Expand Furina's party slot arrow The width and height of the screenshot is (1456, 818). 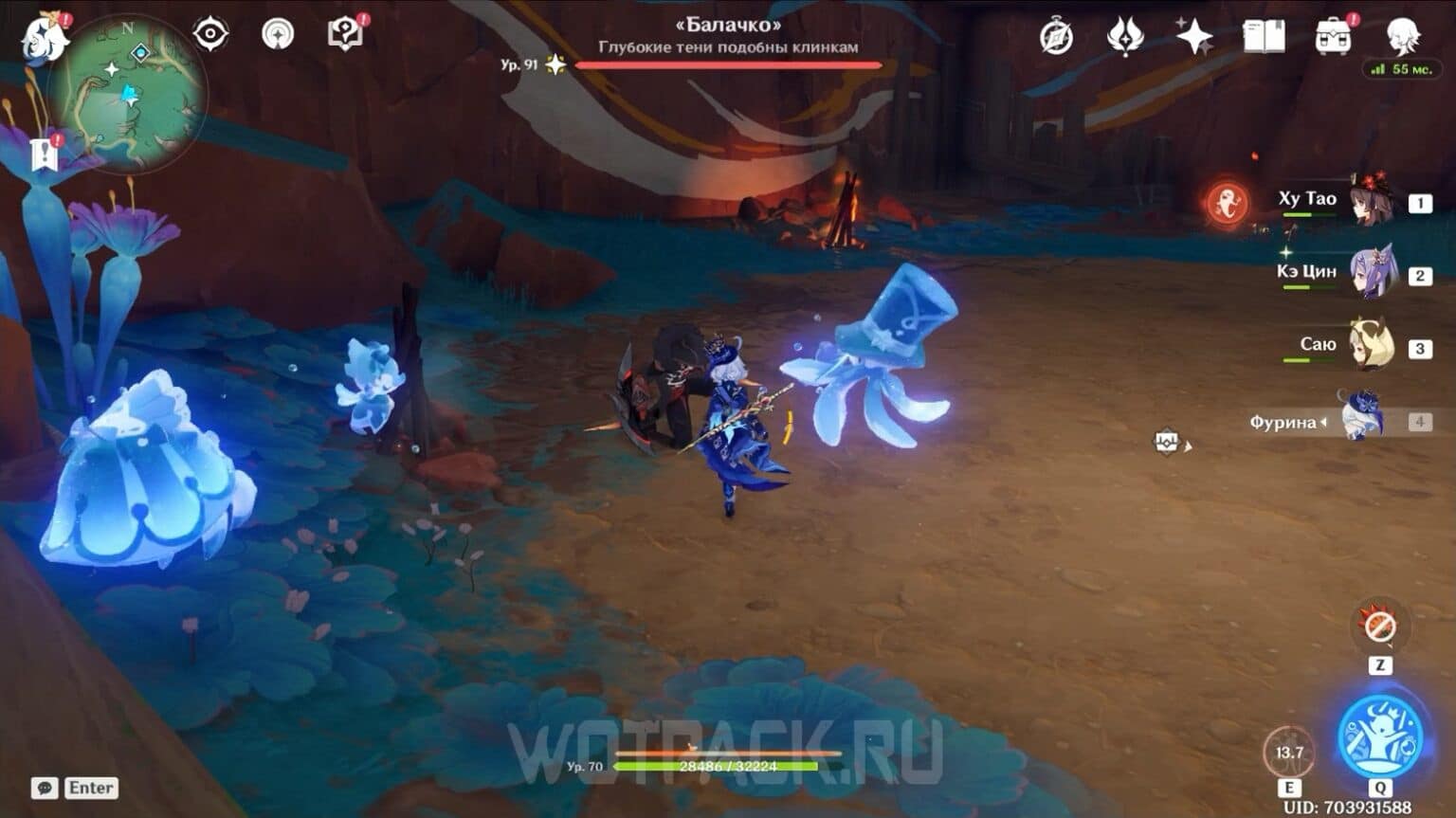click(1324, 423)
